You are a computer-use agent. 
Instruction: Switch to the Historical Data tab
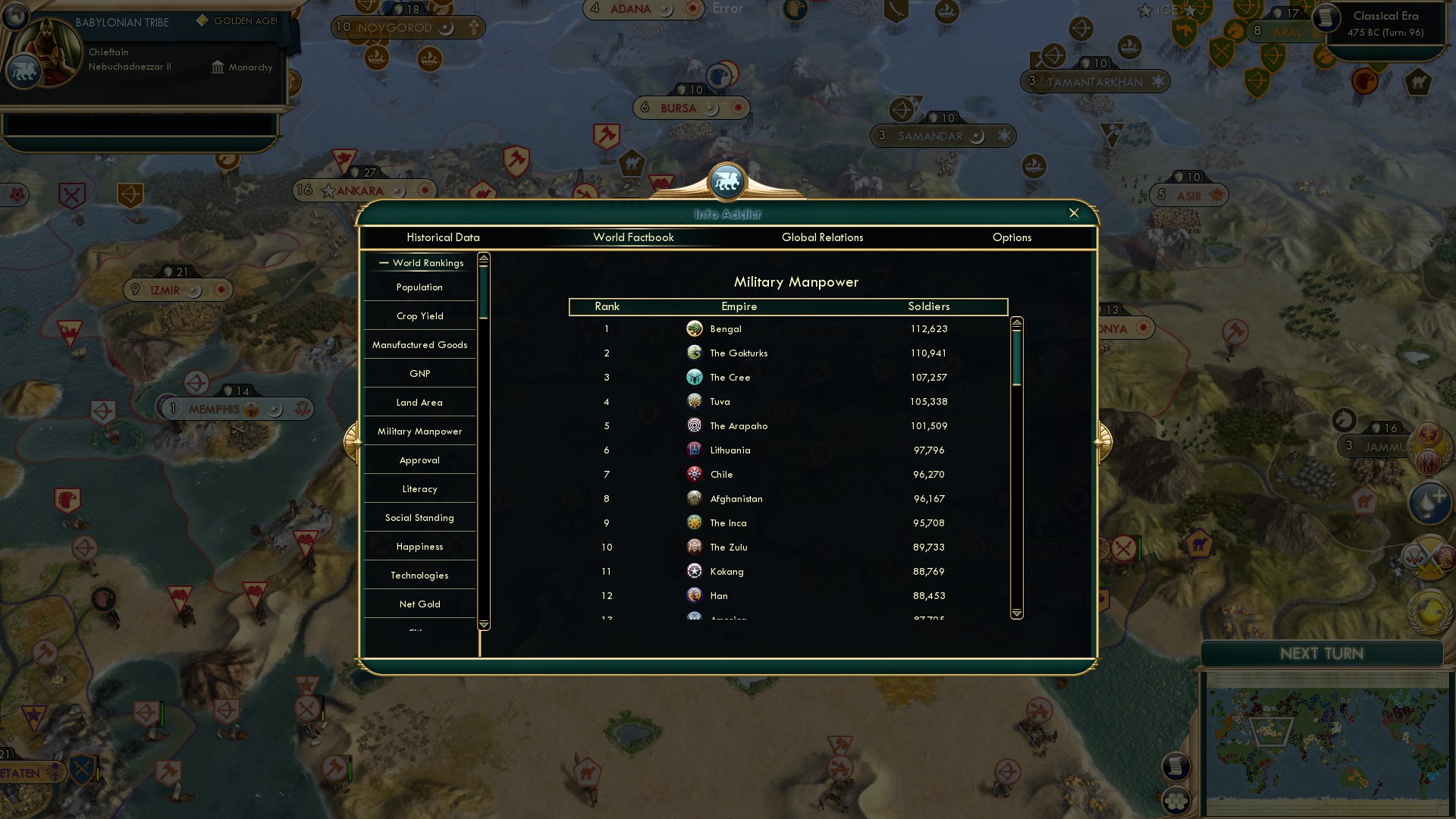443,237
